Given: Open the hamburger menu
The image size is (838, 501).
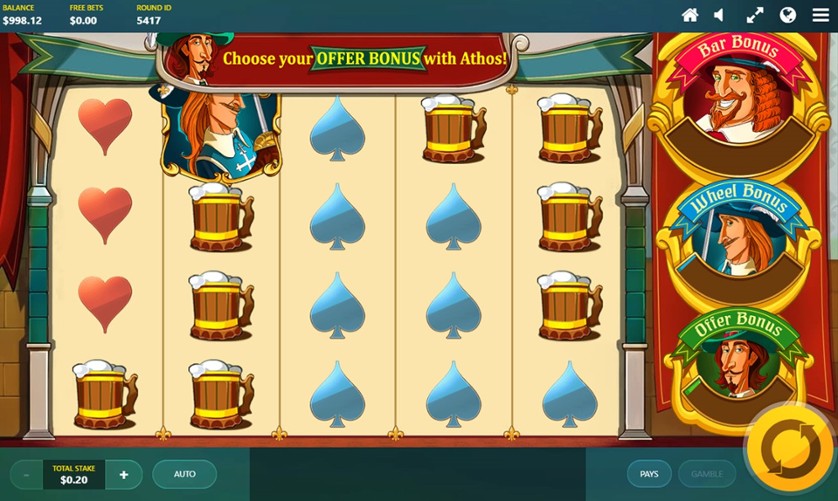Looking at the screenshot, I should pos(820,15).
